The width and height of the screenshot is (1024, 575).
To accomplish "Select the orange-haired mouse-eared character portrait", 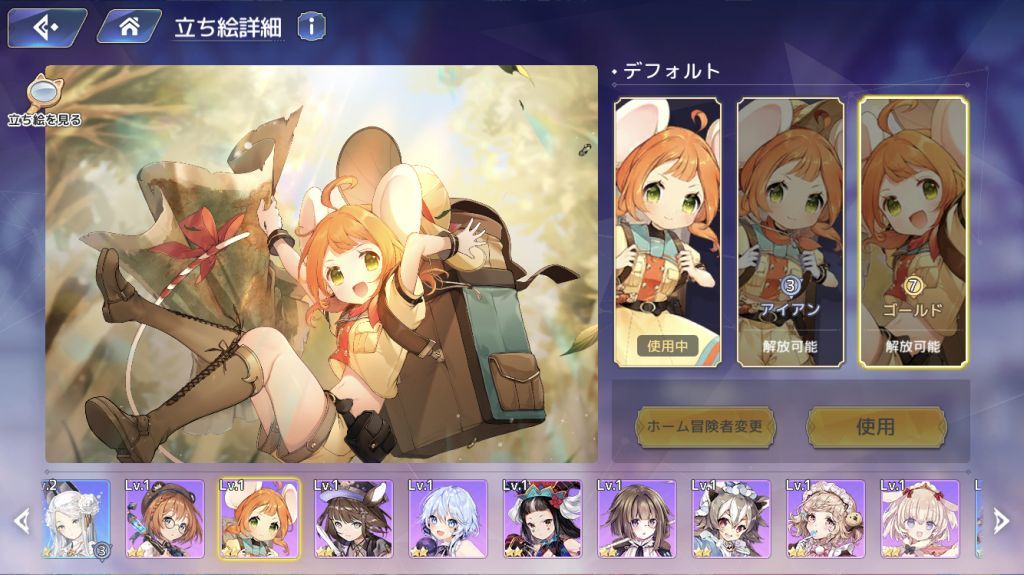I will 259,519.
